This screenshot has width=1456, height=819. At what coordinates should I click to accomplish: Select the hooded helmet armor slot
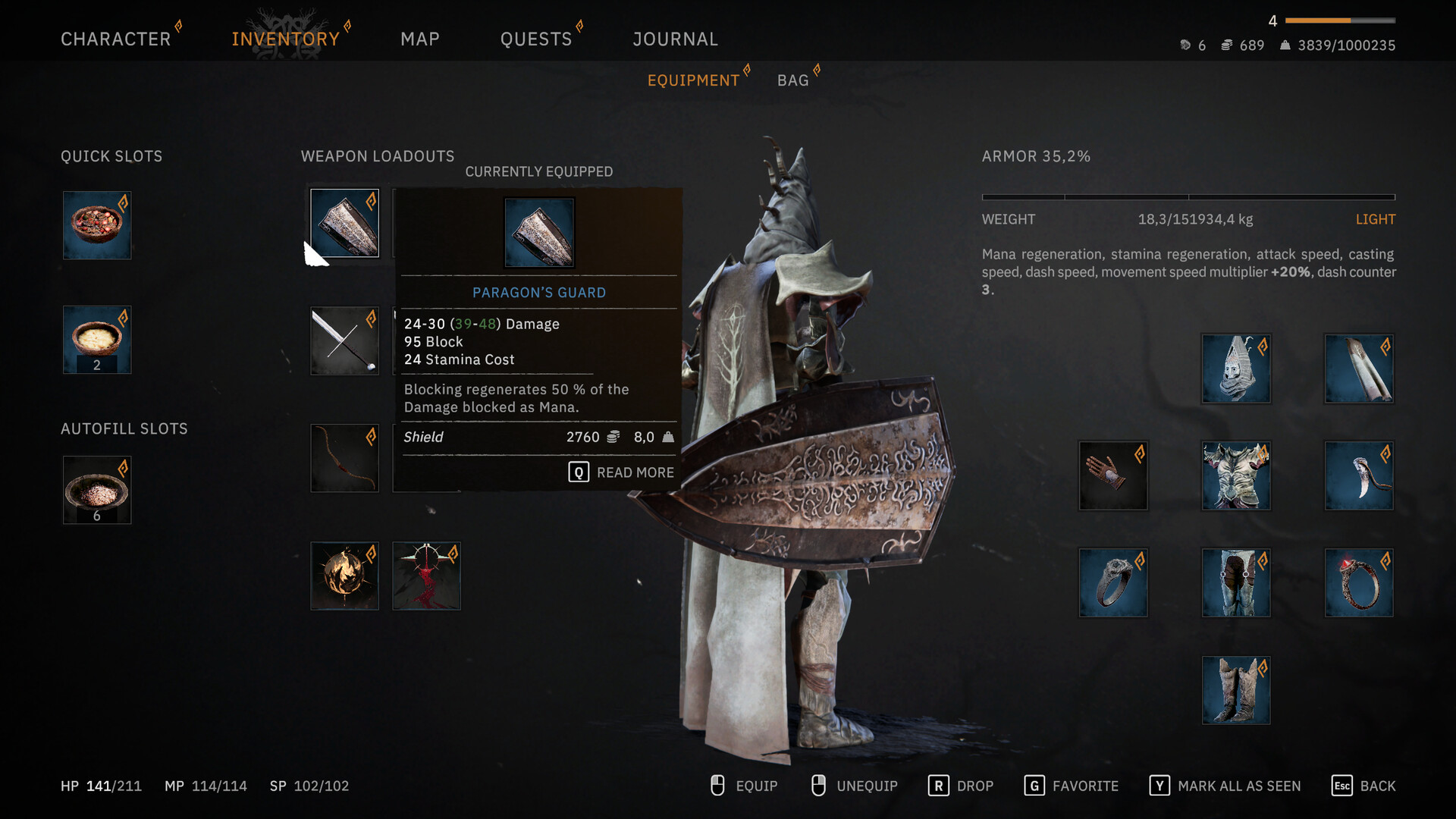pyautogui.click(x=1236, y=369)
